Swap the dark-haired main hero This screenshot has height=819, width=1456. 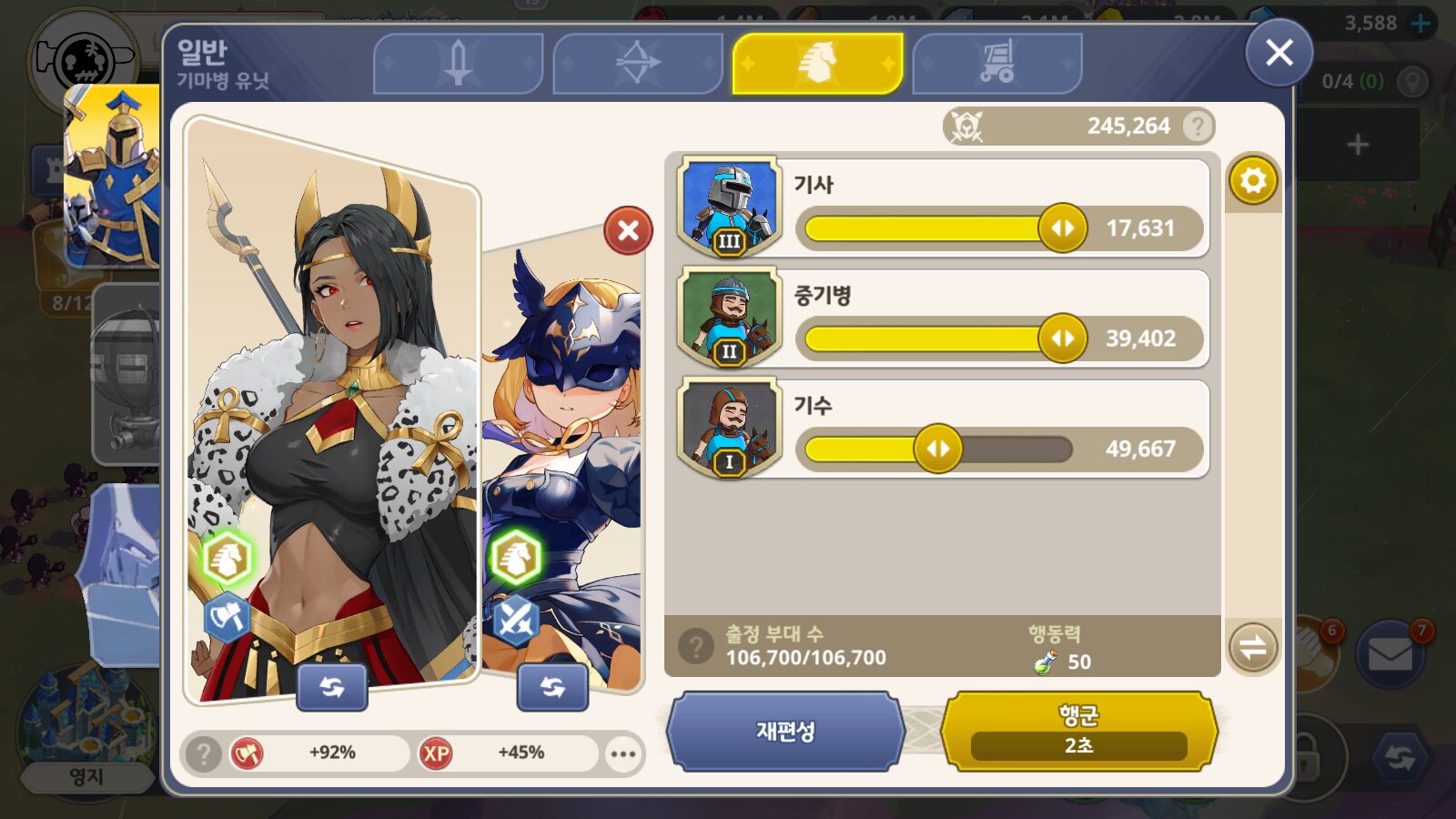(x=332, y=687)
